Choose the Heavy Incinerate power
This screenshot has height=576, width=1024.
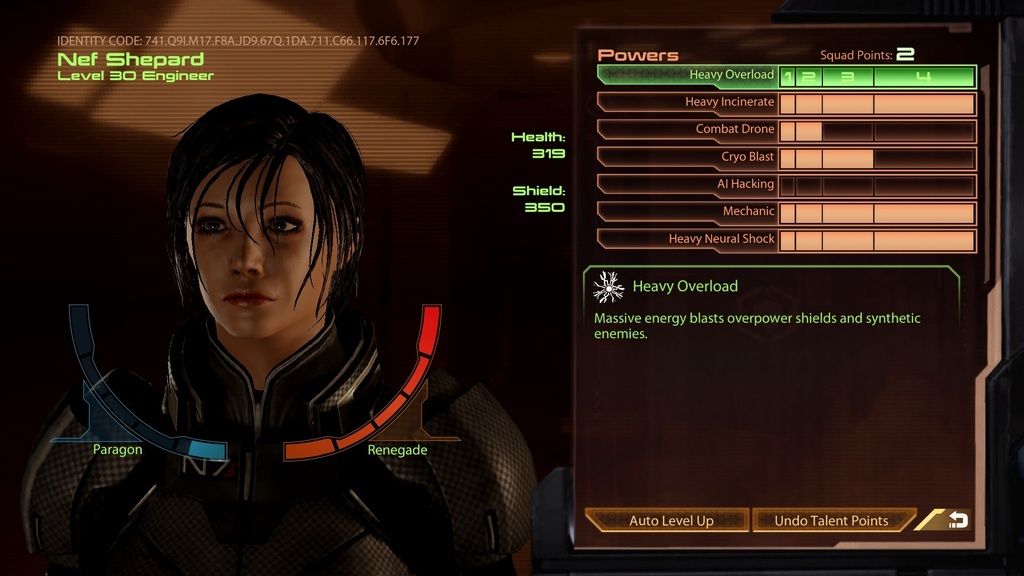(x=688, y=103)
